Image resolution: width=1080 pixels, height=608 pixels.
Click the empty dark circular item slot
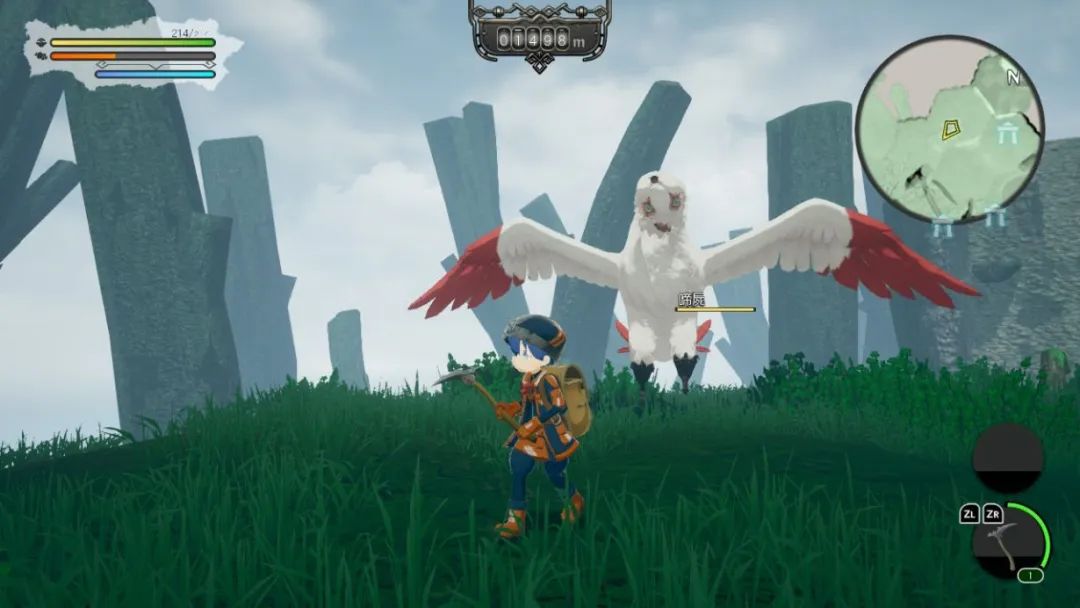[x=1008, y=458]
